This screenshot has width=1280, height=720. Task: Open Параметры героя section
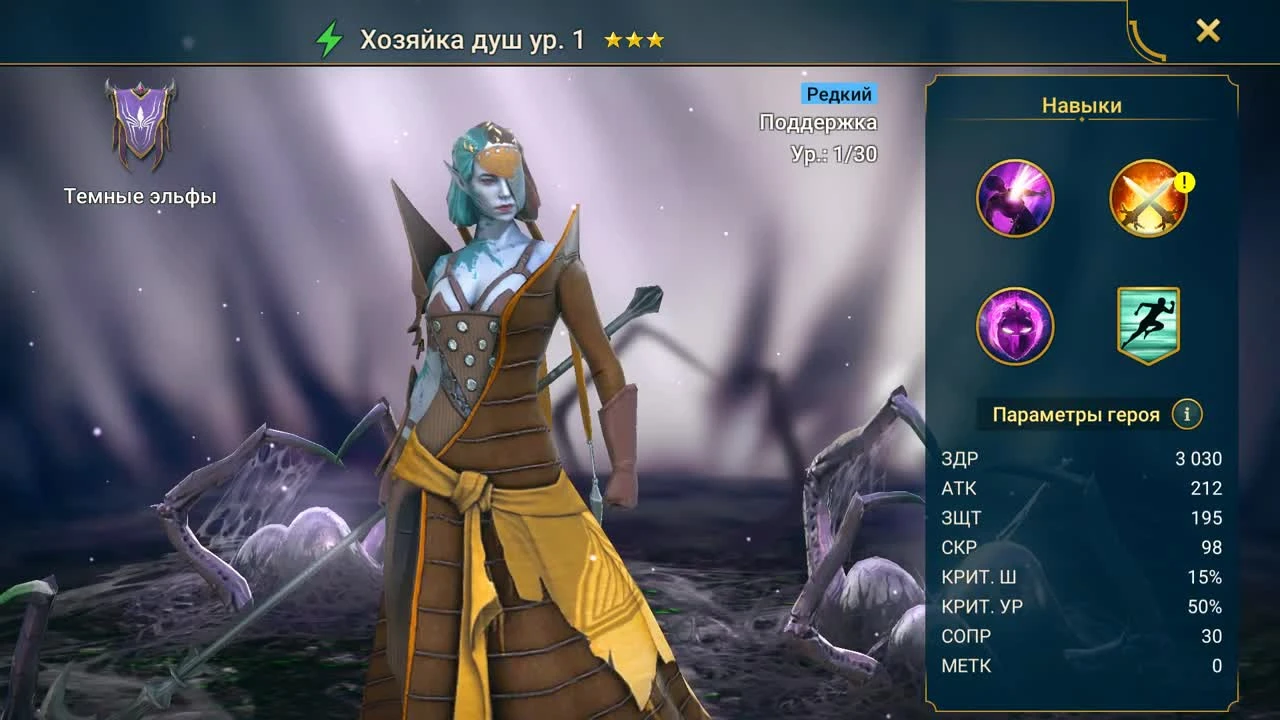[1075, 413]
